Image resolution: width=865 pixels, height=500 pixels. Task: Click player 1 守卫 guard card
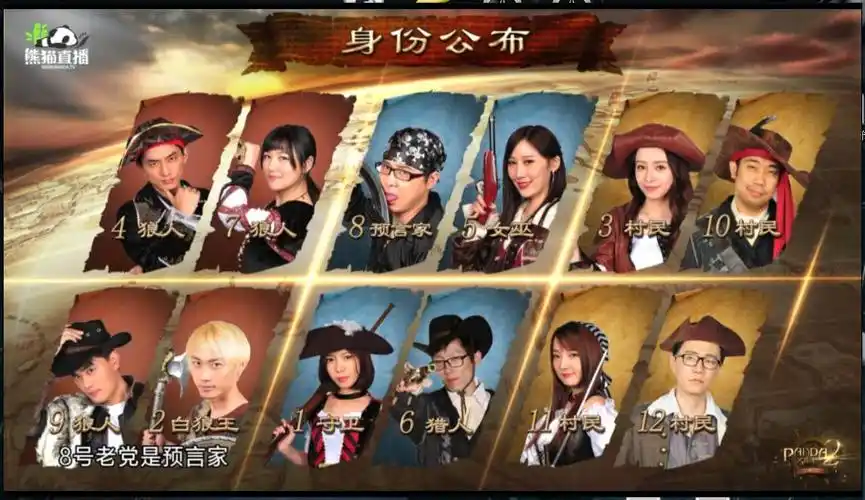click(x=340, y=378)
